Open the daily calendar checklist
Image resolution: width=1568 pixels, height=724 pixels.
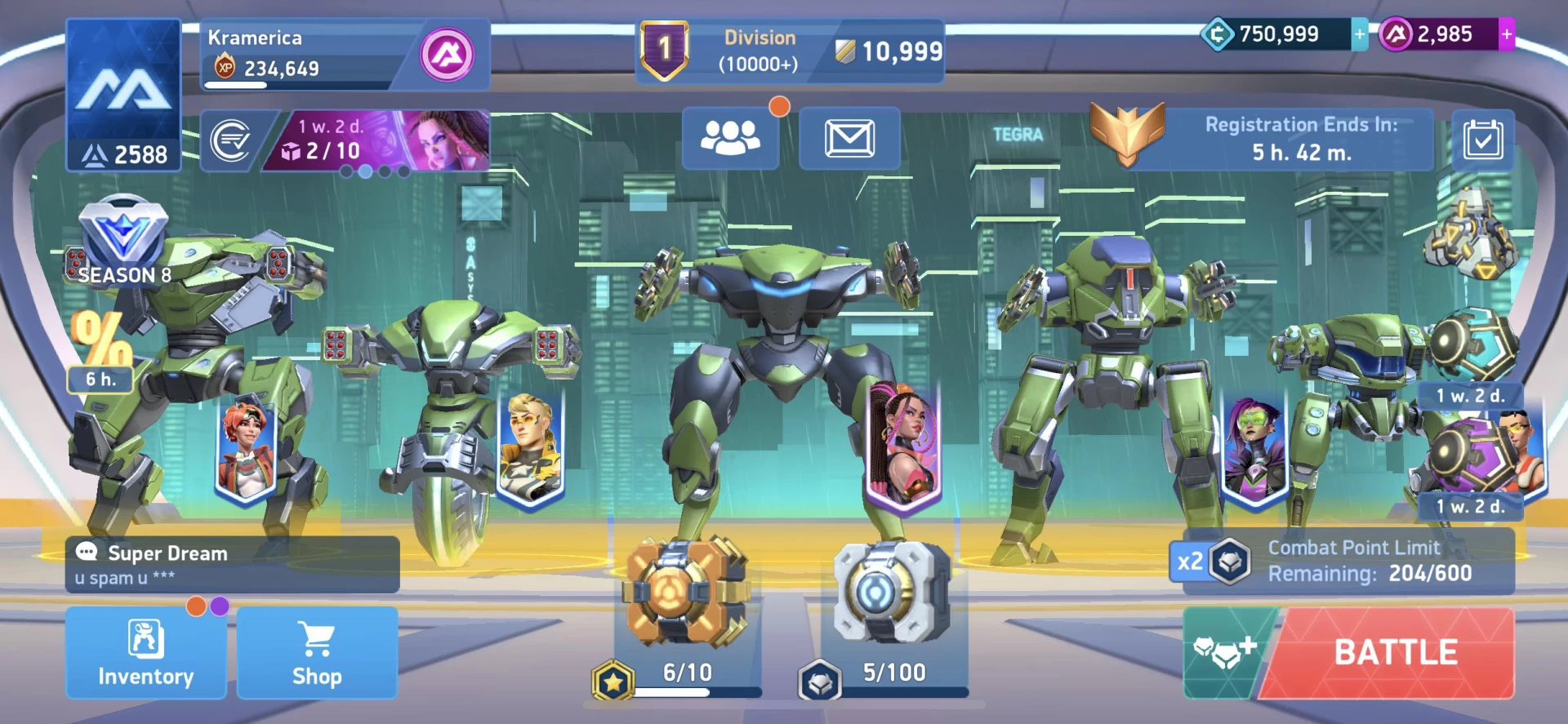1483,140
